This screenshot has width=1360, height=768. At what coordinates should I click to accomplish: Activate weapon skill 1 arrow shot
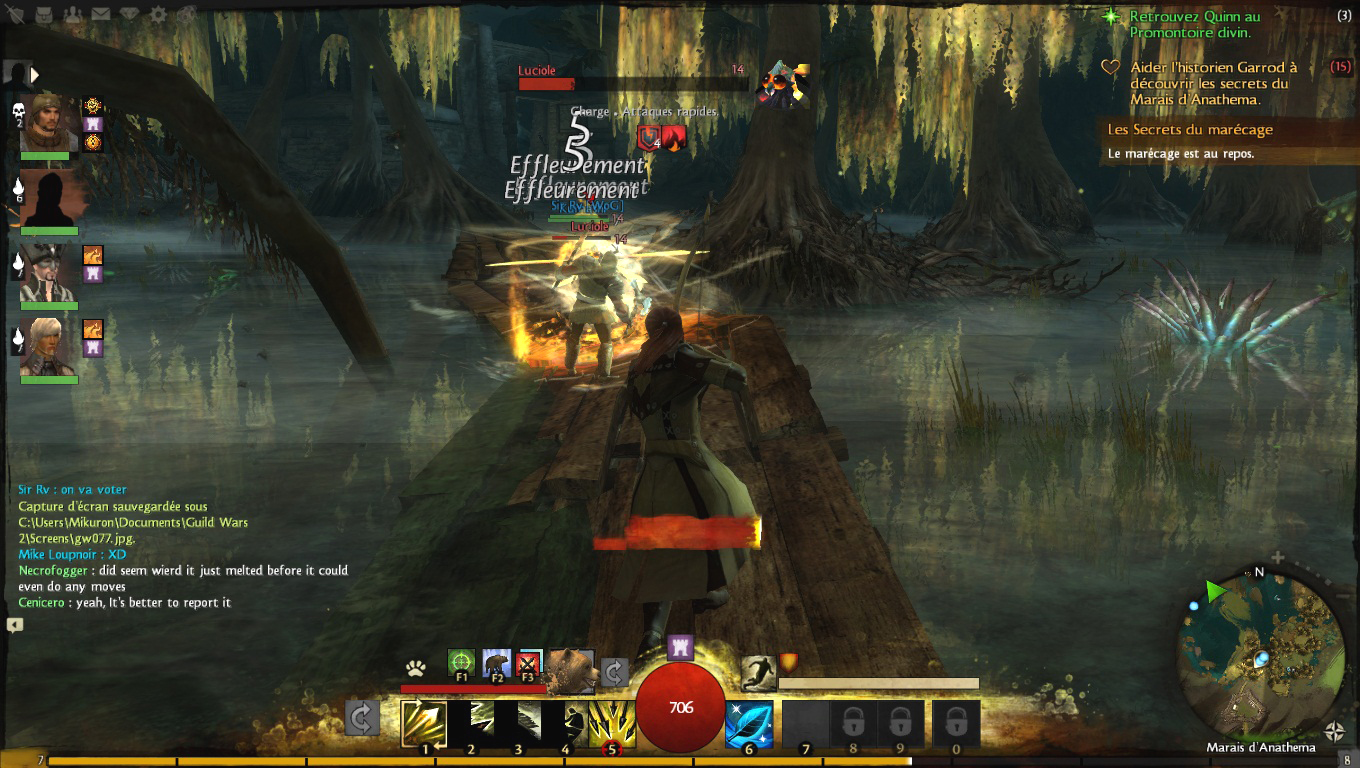point(424,723)
